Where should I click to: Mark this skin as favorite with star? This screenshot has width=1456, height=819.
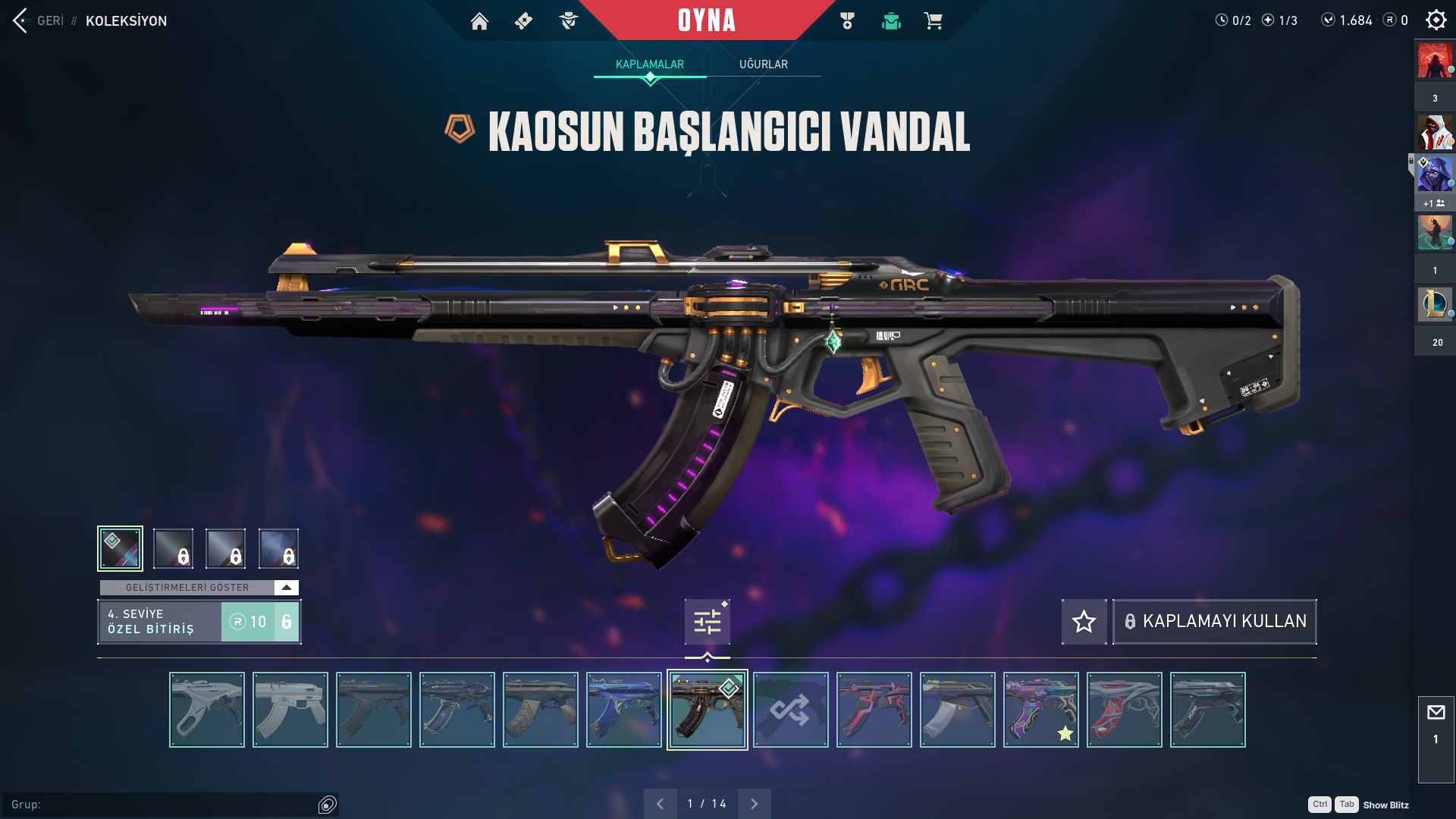click(x=1084, y=622)
